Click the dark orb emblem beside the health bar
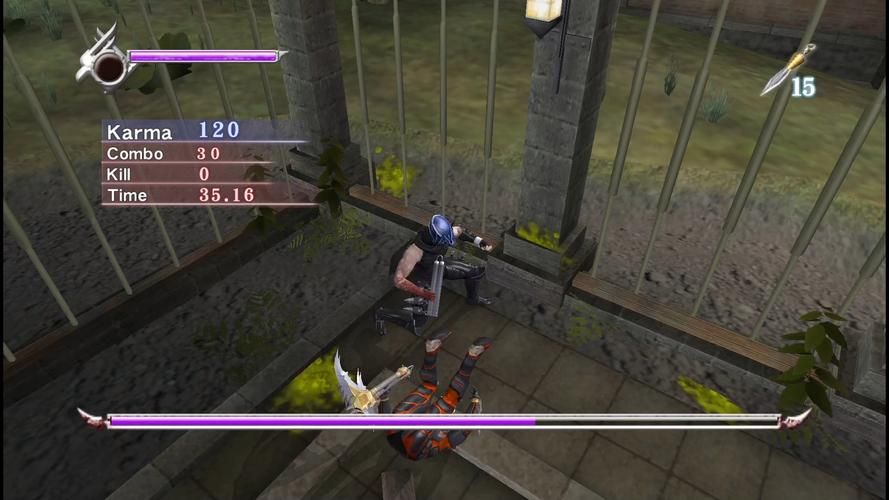The width and height of the screenshot is (889, 500). 109,67
